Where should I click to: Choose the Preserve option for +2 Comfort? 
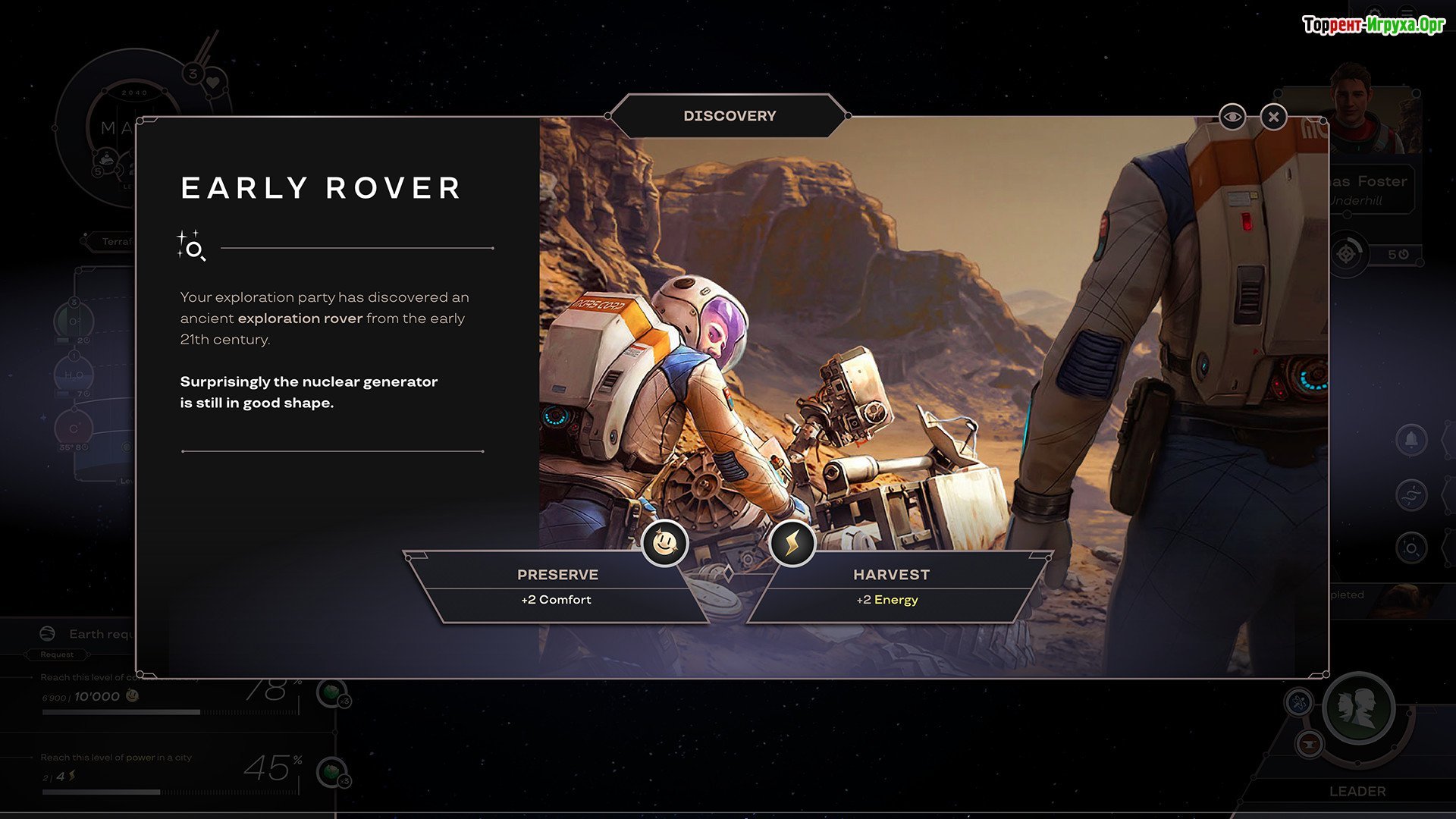click(558, 586)
